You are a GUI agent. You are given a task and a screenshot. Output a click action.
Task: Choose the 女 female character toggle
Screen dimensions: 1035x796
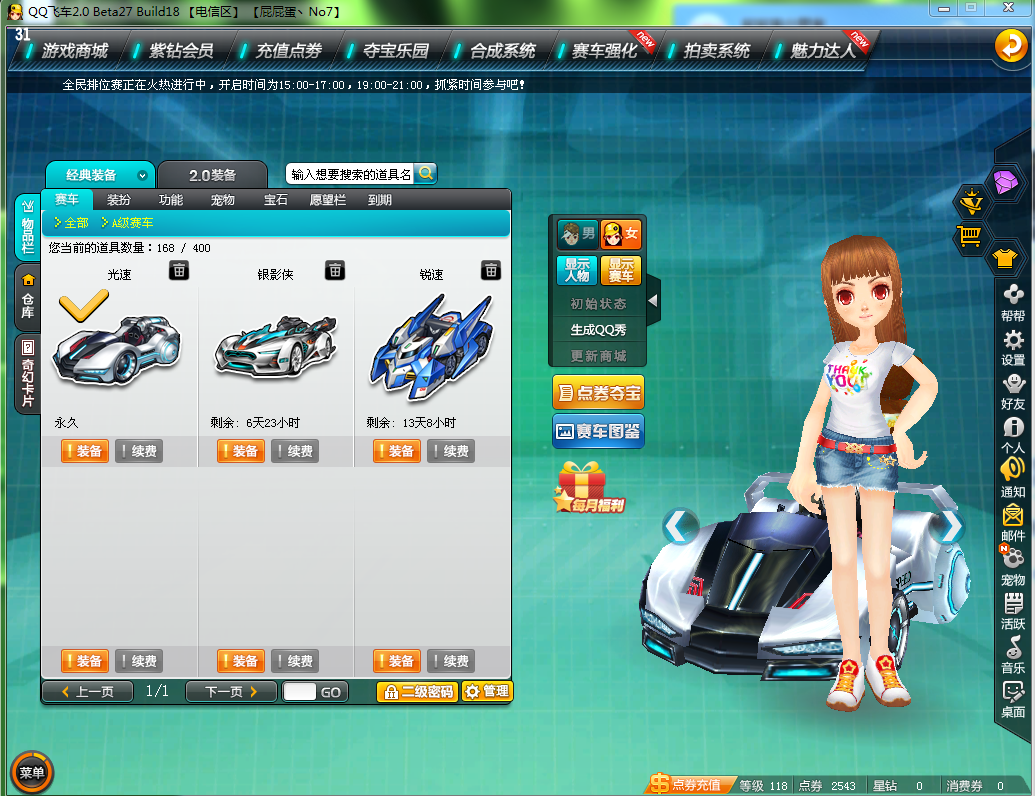pyautogui.click(x=621, y=235)
